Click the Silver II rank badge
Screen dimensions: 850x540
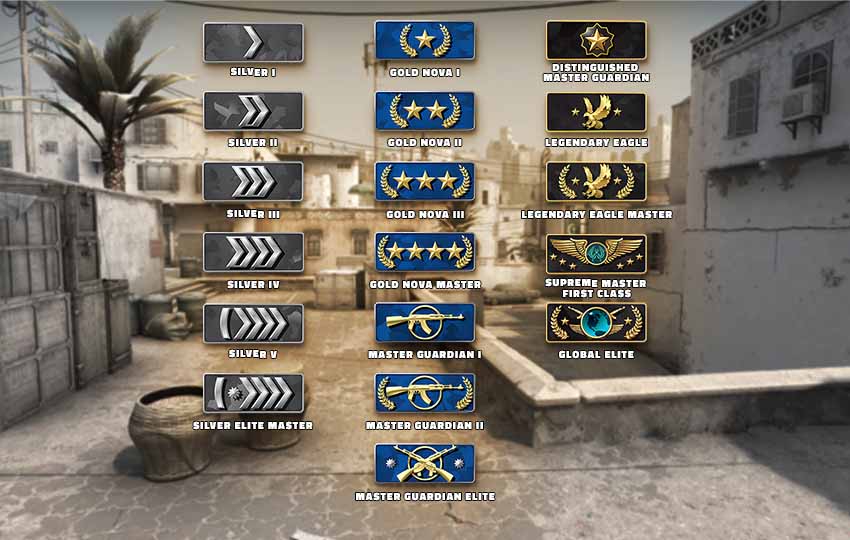tap(253, 112)
